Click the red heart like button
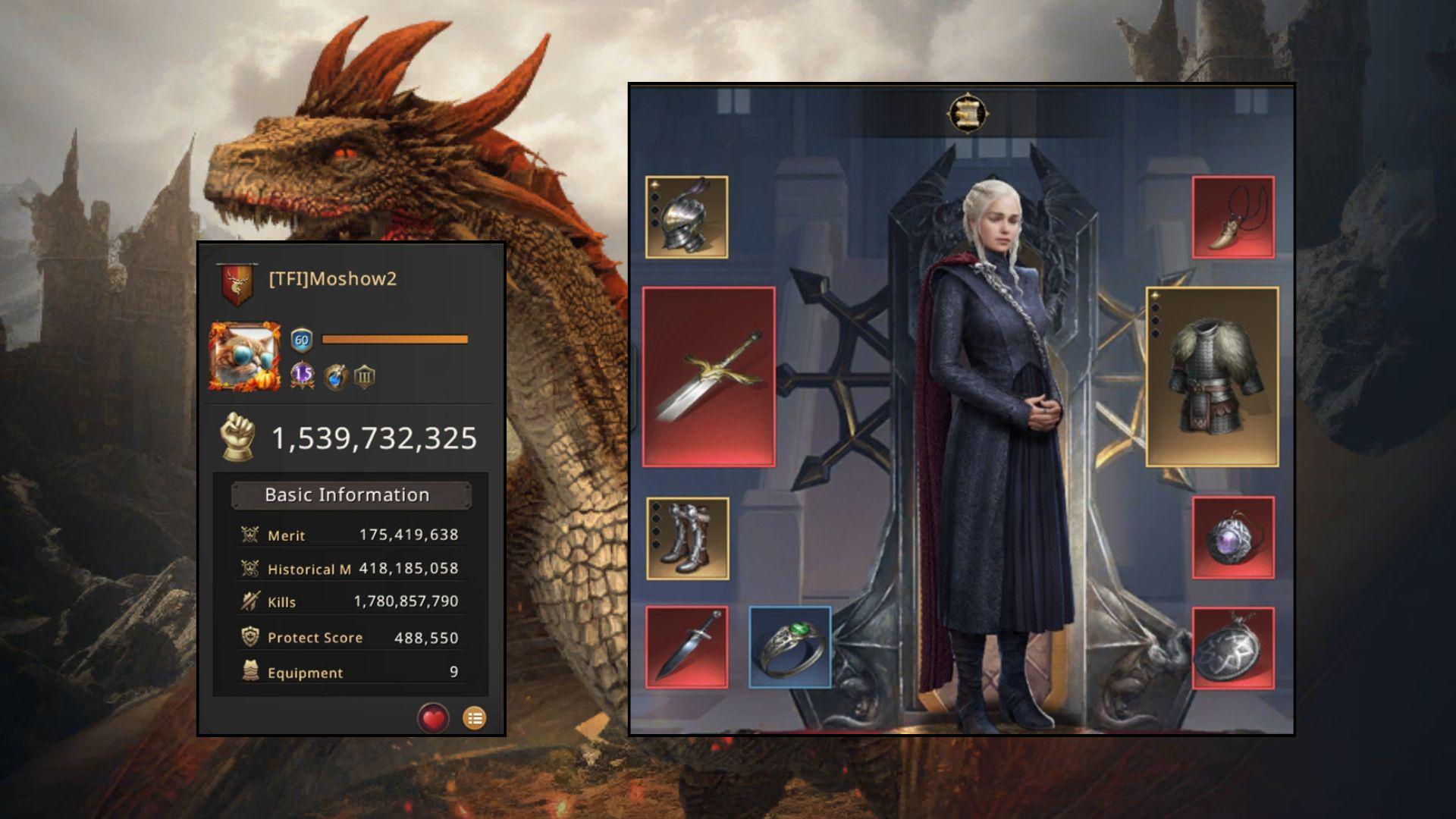 coord(433,717)
